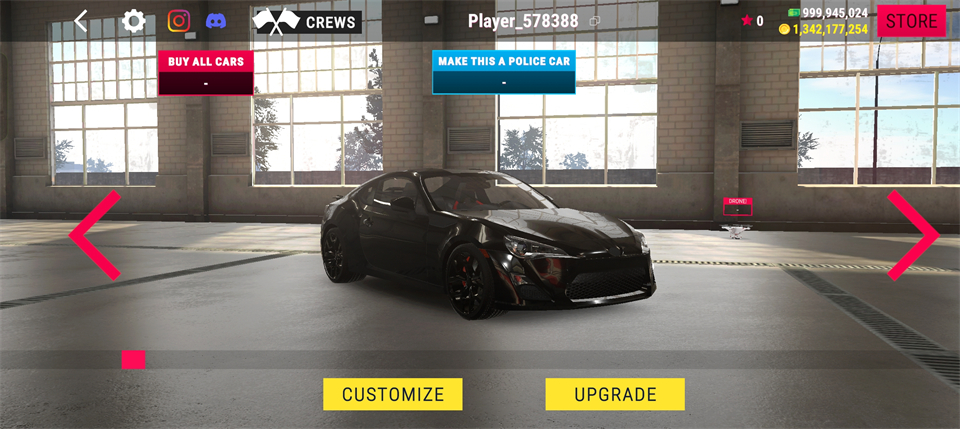This screenshot has width=960, height=429.
Task: Show the previous car with left arrow
Action: [x=95, y=235]
